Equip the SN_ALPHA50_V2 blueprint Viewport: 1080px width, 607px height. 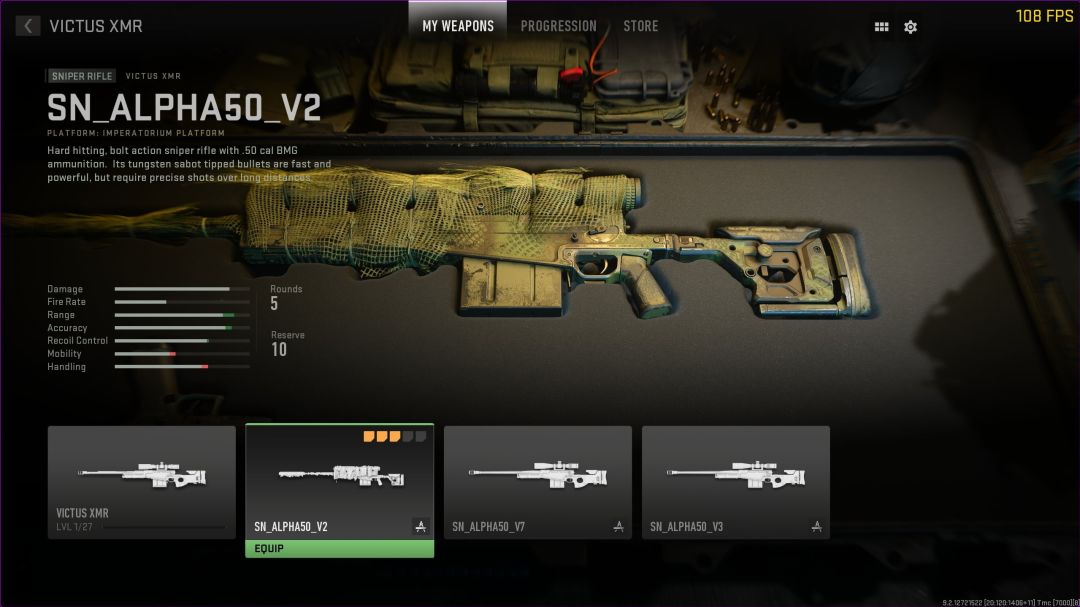point(339,549)
